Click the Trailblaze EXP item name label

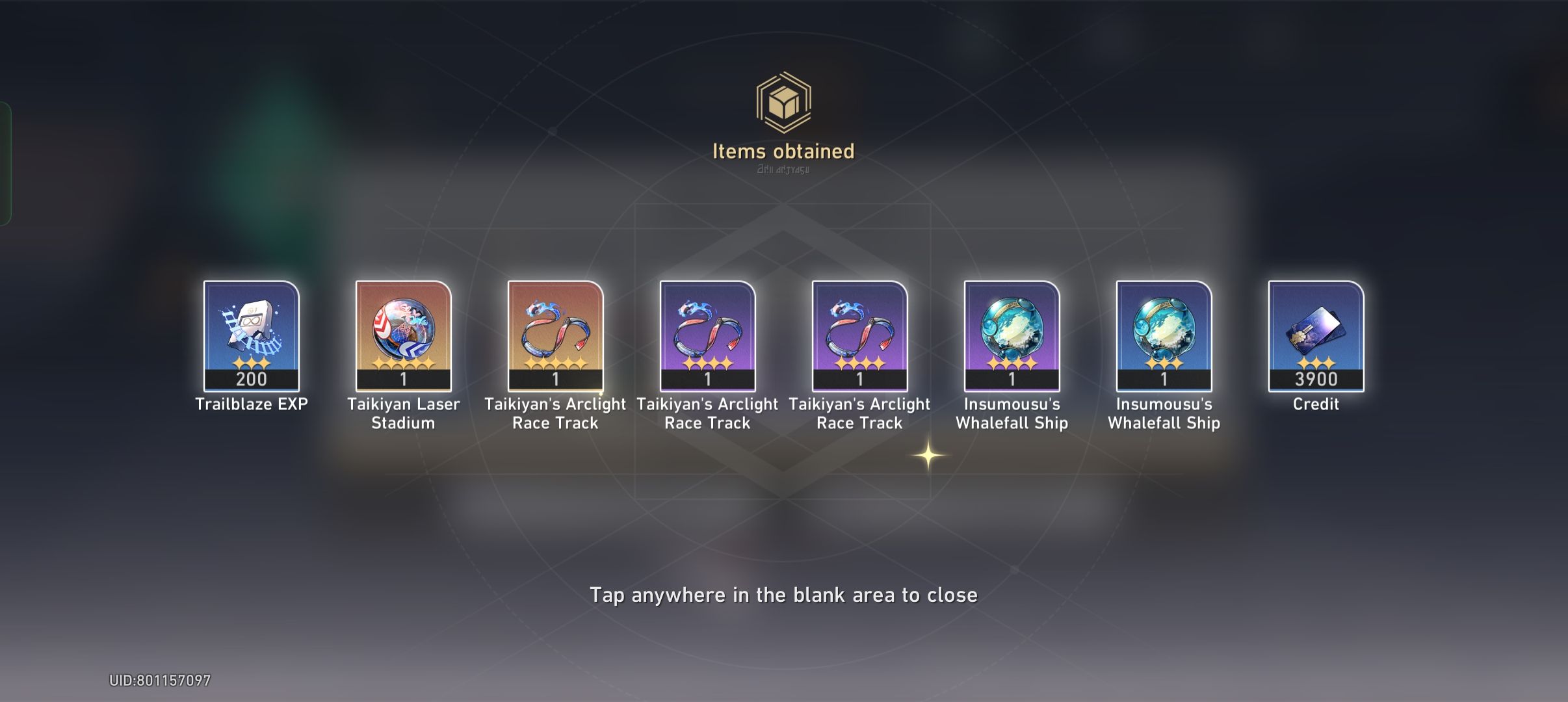[x=250, y=405]
